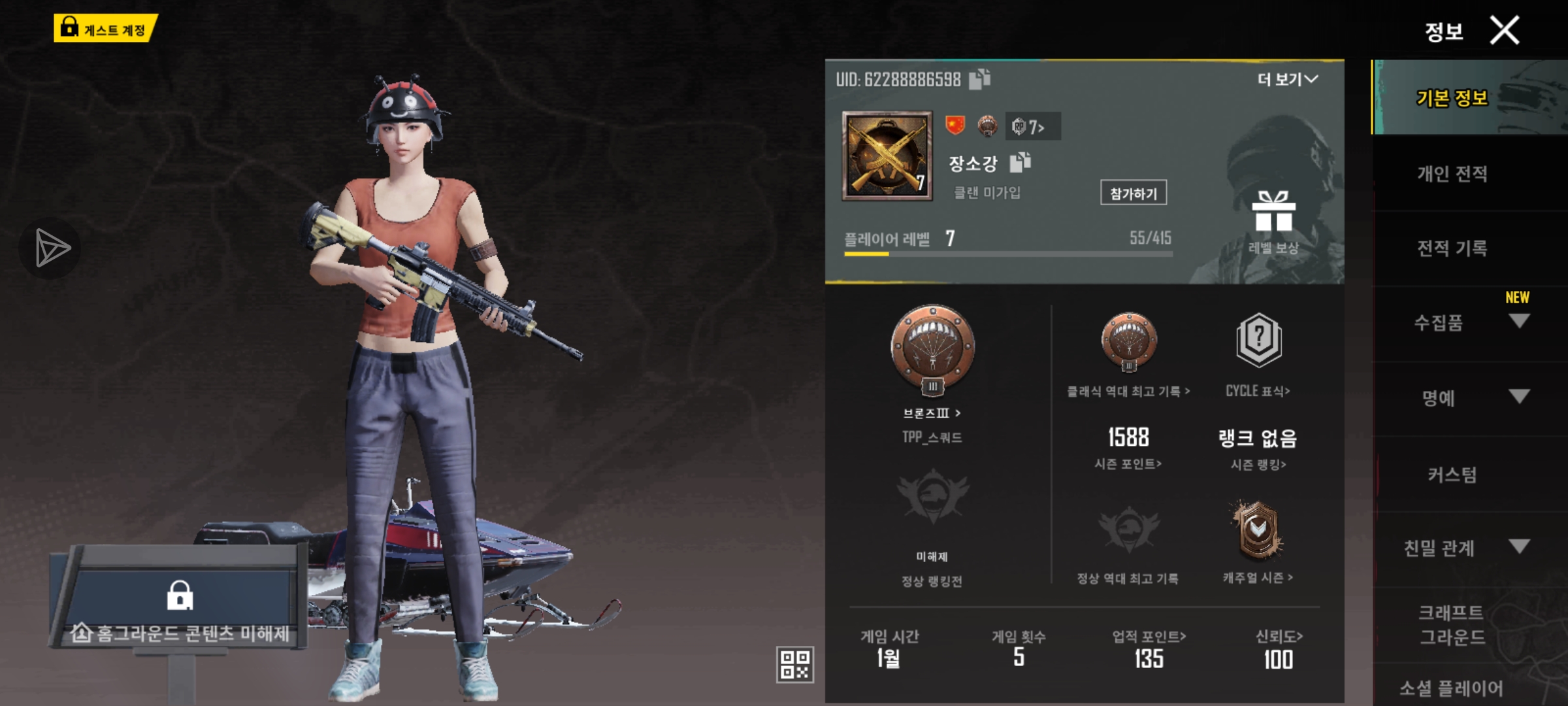Click the 더 보기 dropdown

click(1287, 80)
